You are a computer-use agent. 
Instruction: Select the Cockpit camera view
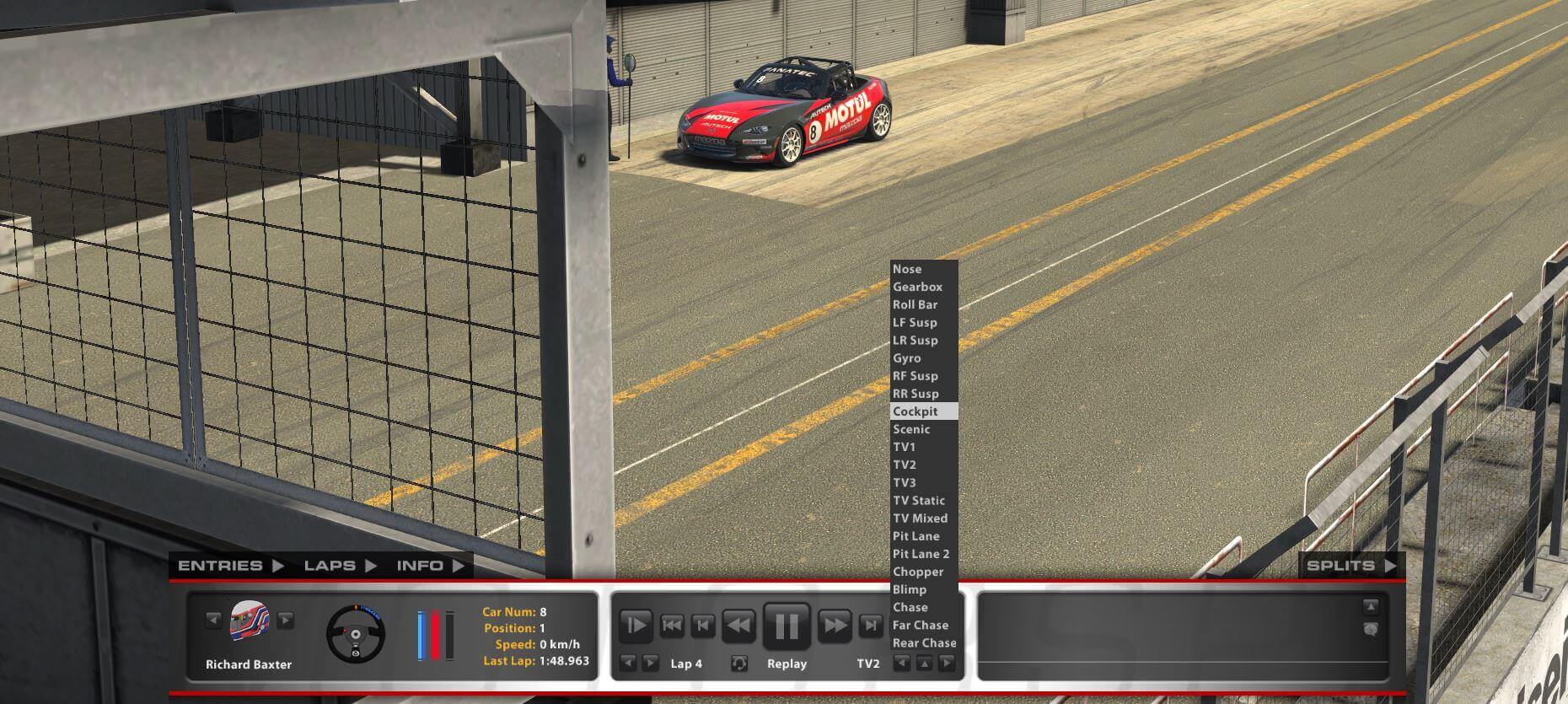point(916,411)
